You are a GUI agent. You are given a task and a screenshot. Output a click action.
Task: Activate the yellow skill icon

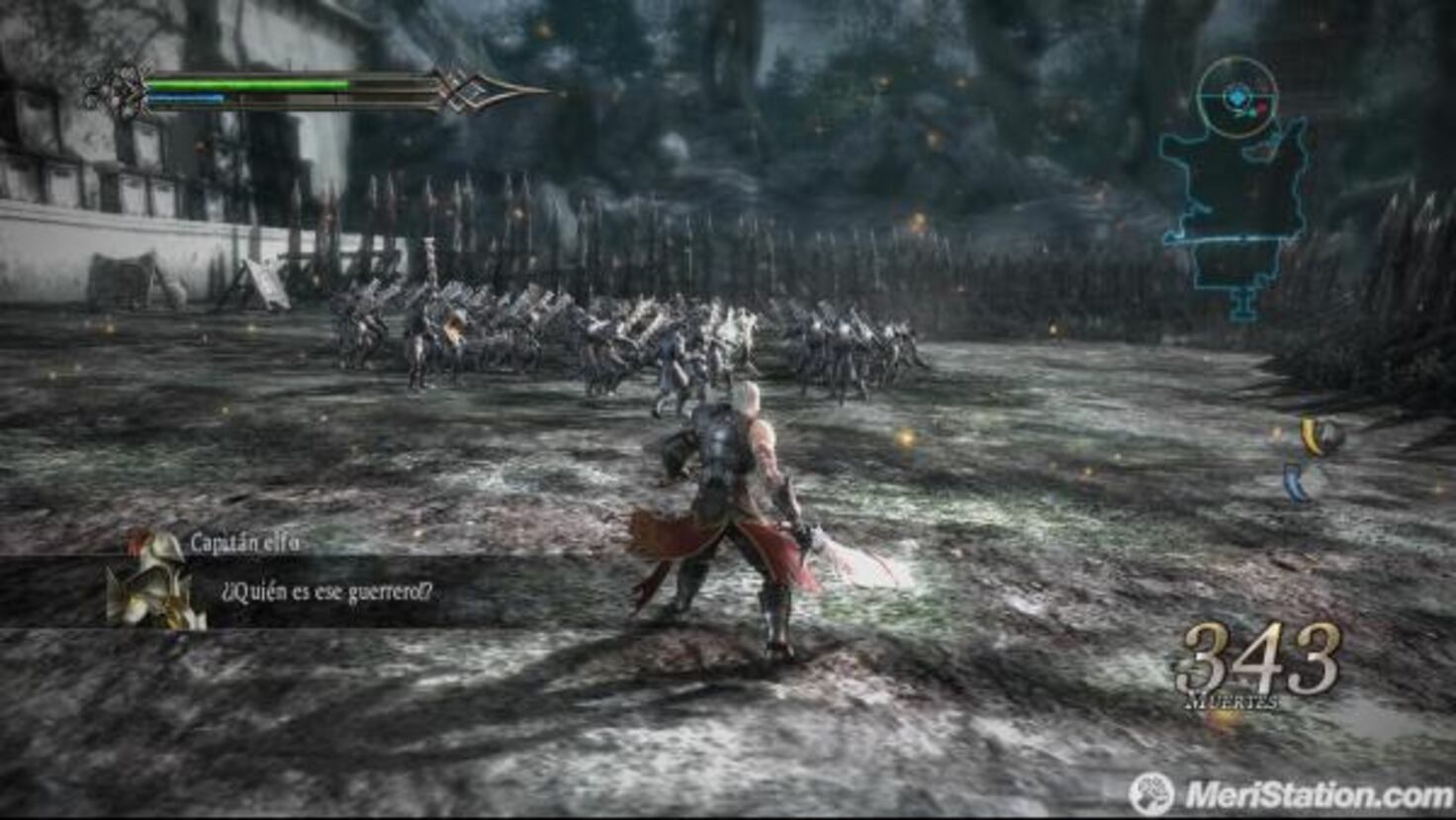[x=1318, y=436]
